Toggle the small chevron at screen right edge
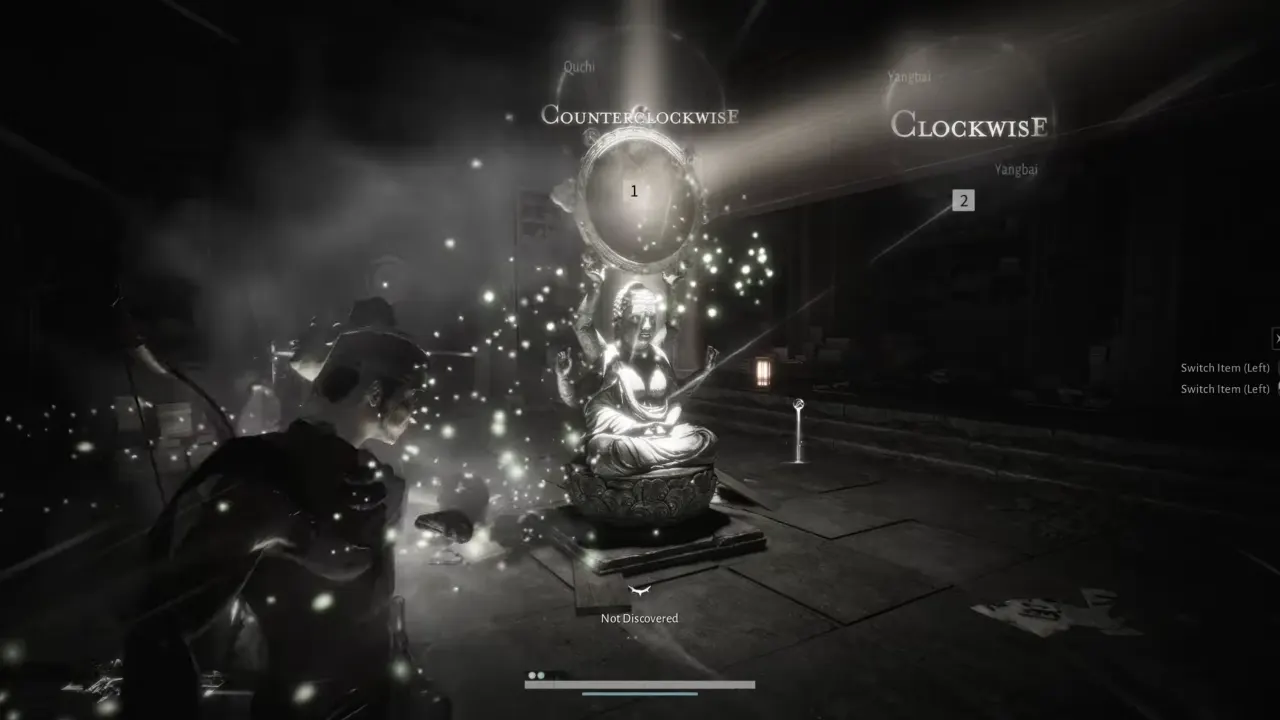Image resolution: width=1280 pixels, height=720 pixels. (x=1277, y=338)
